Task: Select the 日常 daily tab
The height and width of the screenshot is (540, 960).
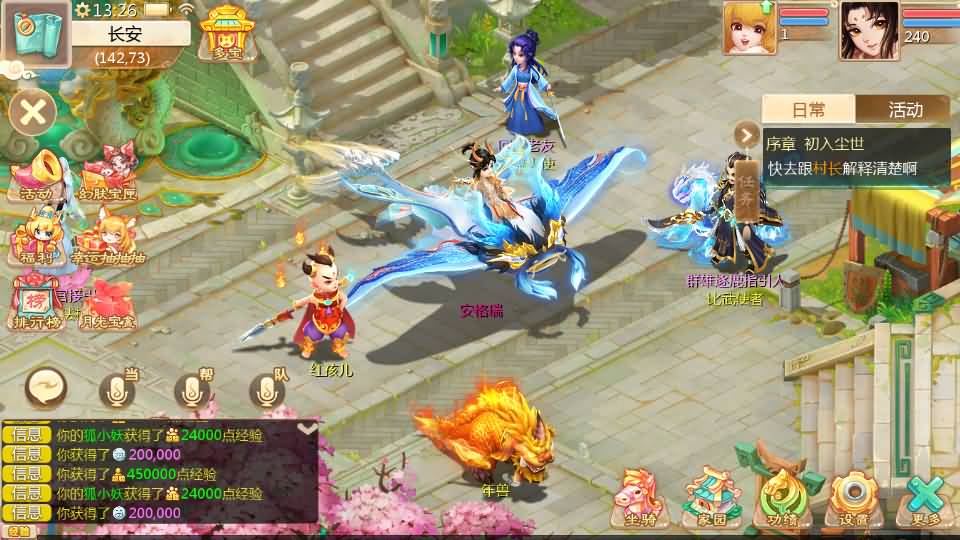Action: [x=809, y=110]
